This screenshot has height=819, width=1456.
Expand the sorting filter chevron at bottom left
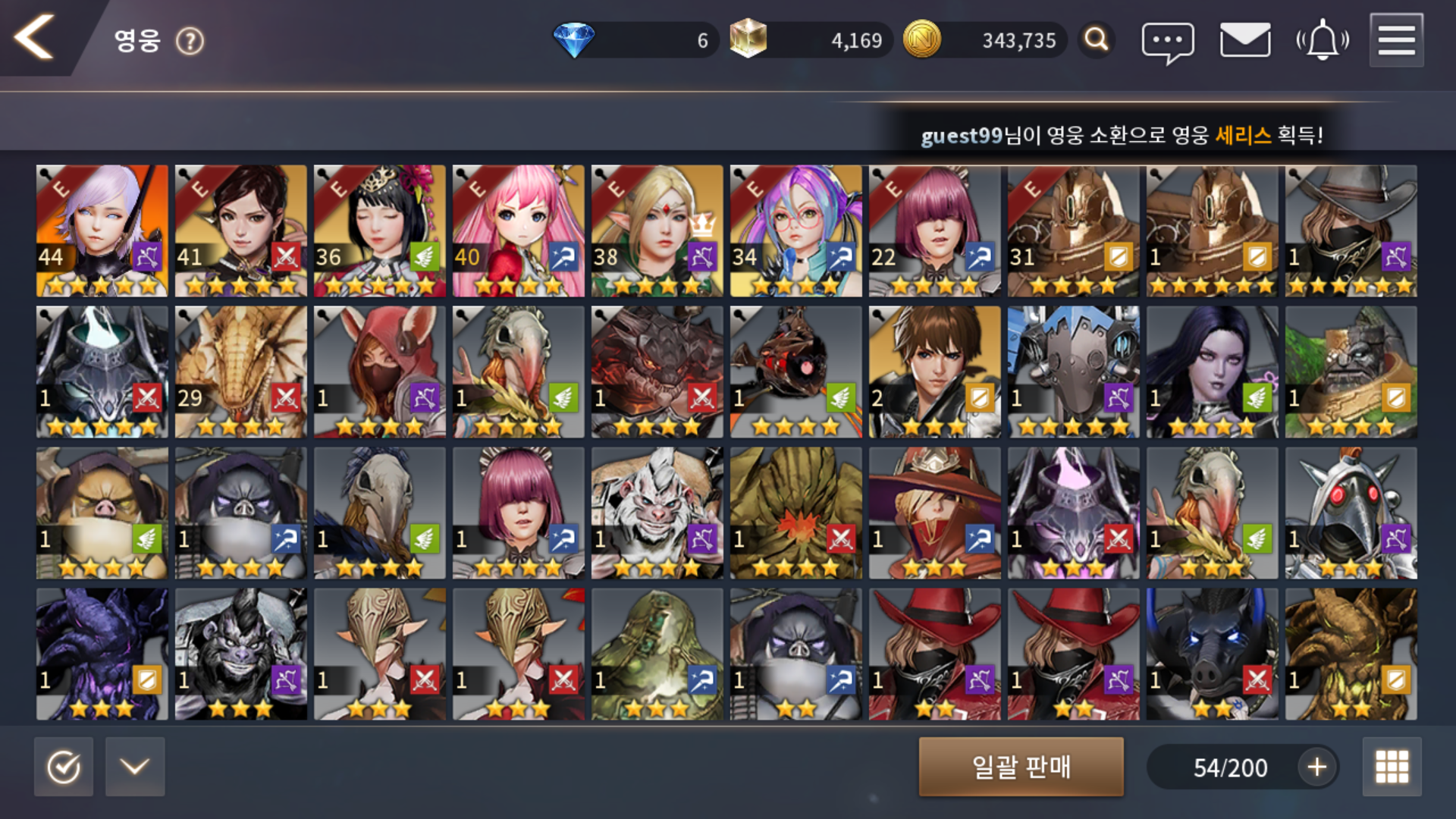(x=135, y=767)
